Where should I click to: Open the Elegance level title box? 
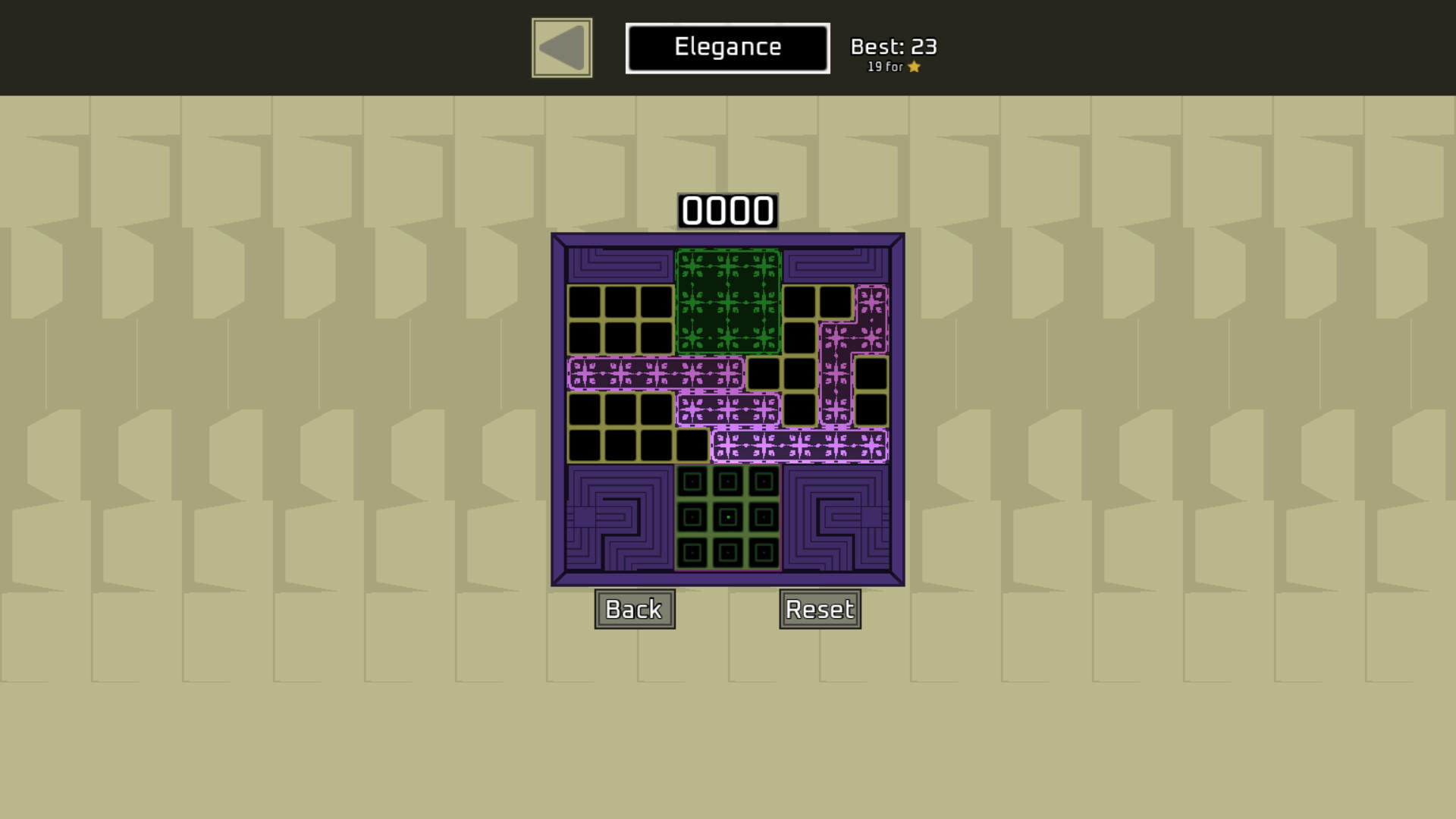(726, 47)
